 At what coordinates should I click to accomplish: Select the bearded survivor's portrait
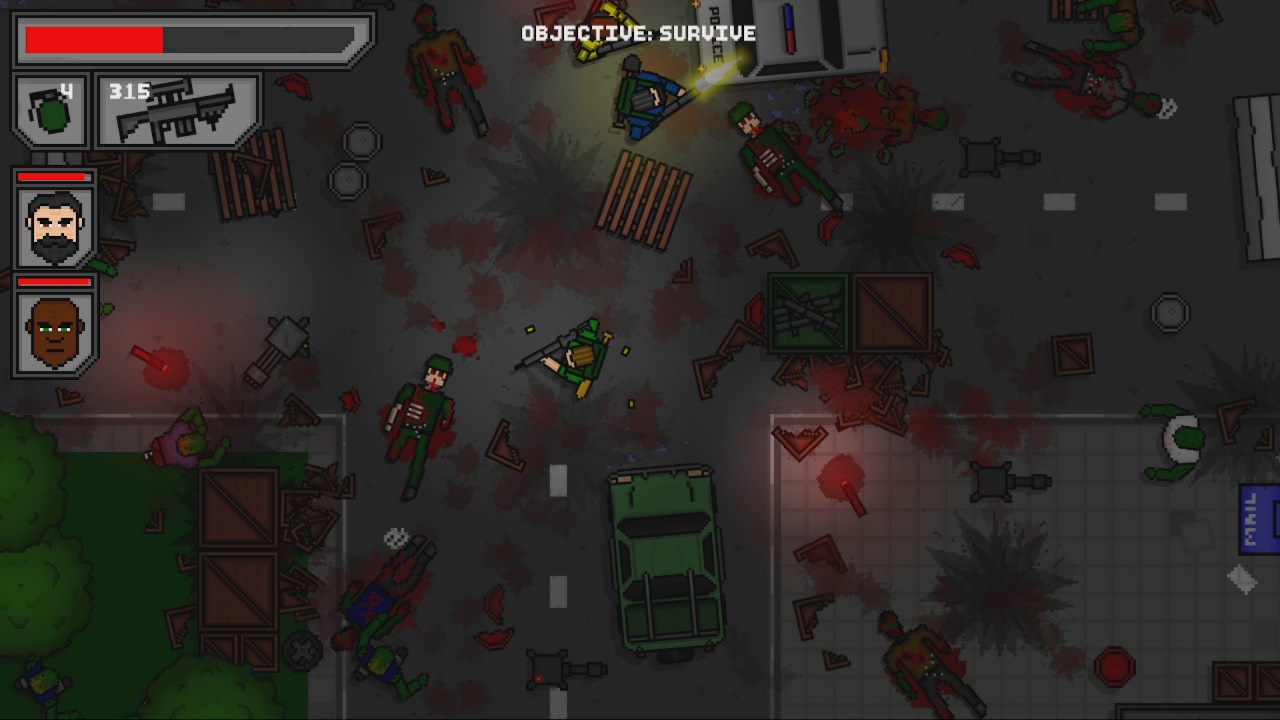(x=54, y=227)
